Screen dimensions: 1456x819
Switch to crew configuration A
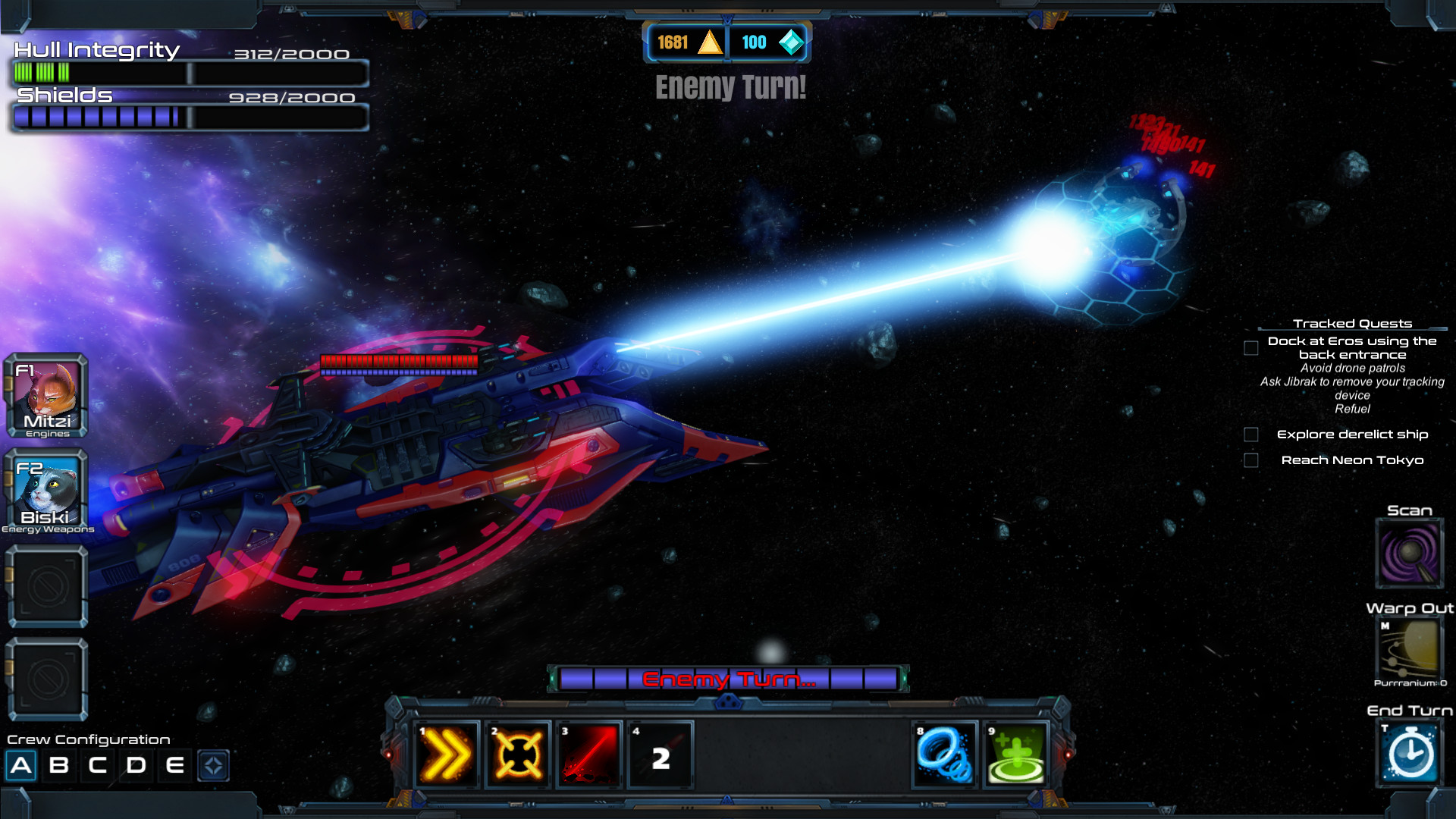[21, 765]
